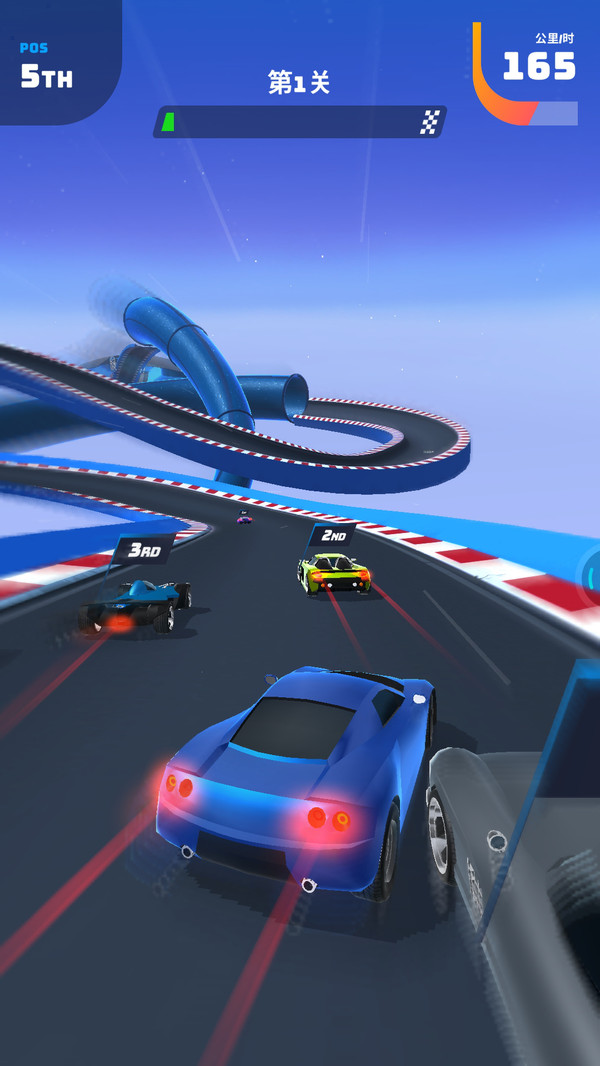600x1066 pixels.
Task: Open the round floating button on right edge
Action: [x=592, y=577]
